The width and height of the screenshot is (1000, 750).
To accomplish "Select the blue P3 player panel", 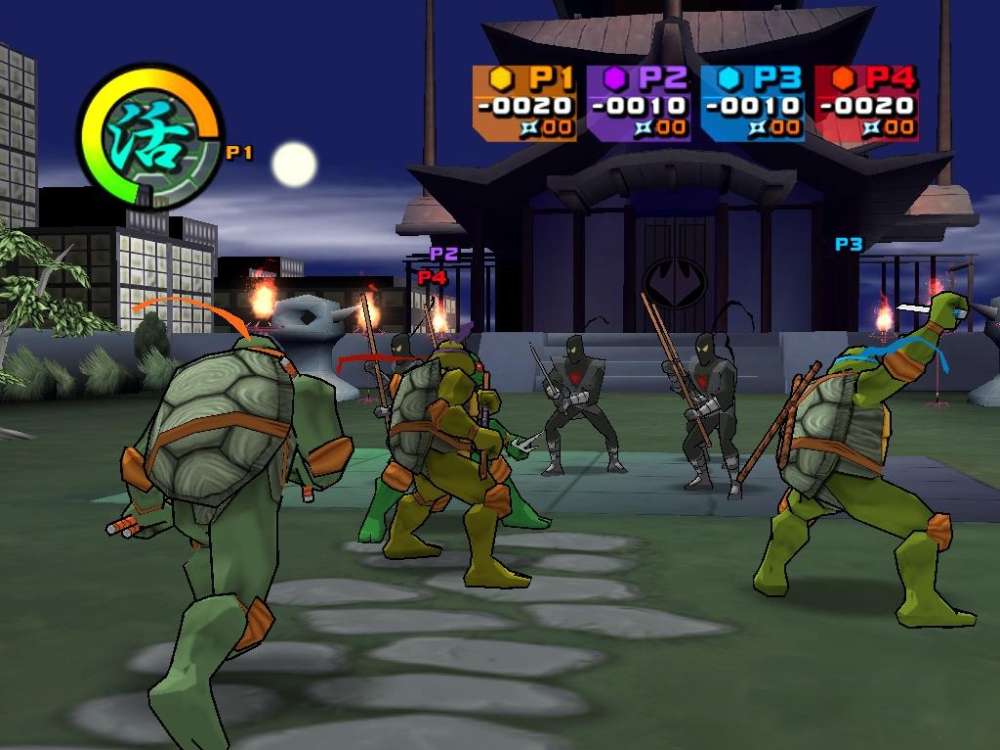I will coord(752,102).
